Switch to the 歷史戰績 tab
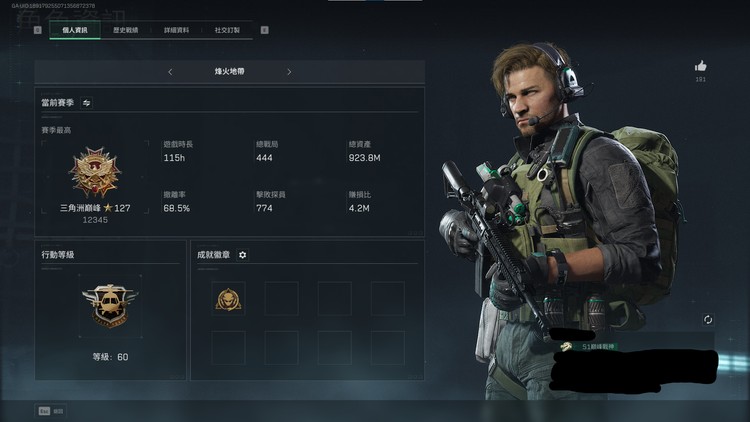 [125, 30]
